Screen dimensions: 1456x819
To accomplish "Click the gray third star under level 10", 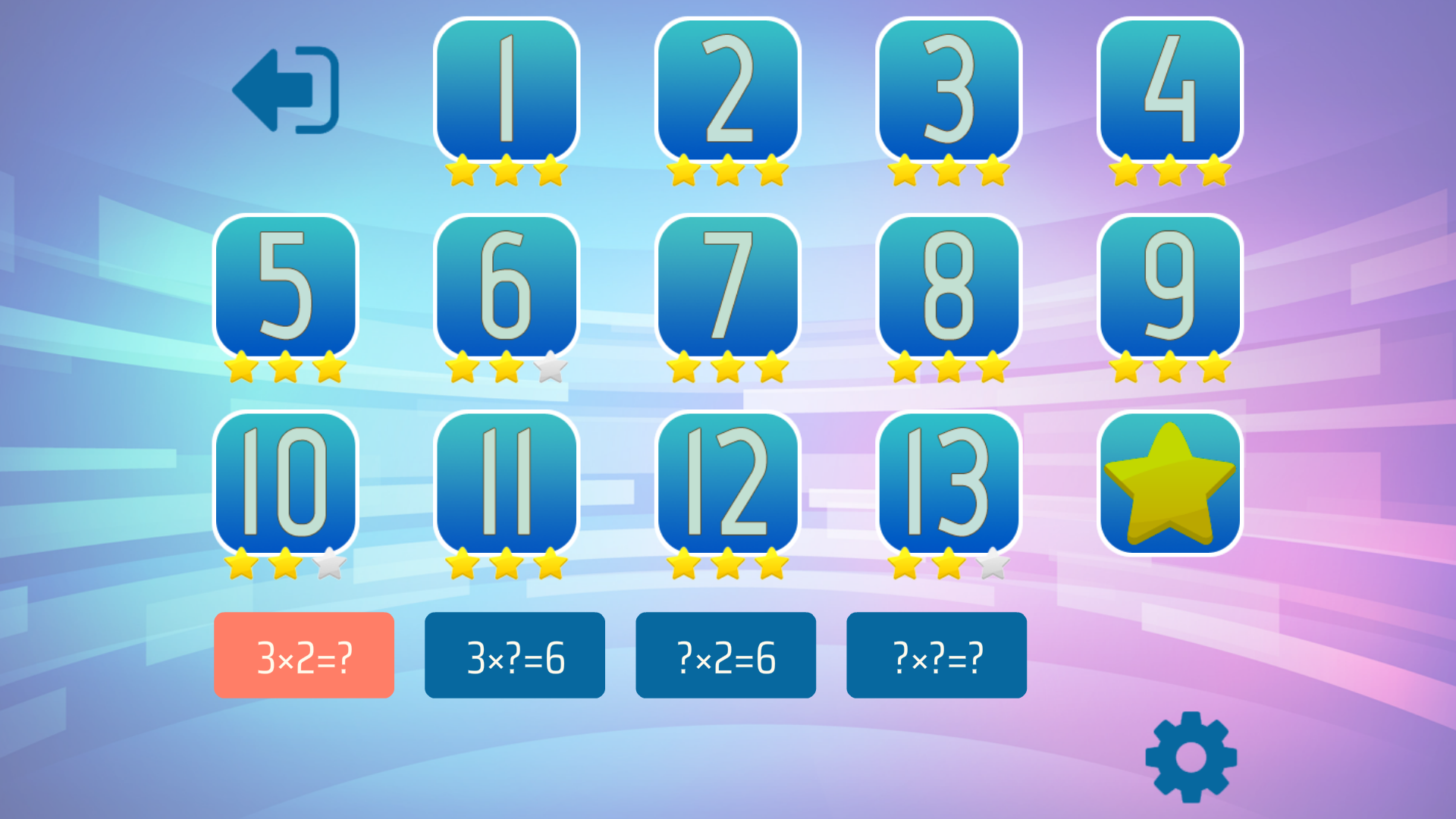I will pyautogui.click(x=328, y=565).
